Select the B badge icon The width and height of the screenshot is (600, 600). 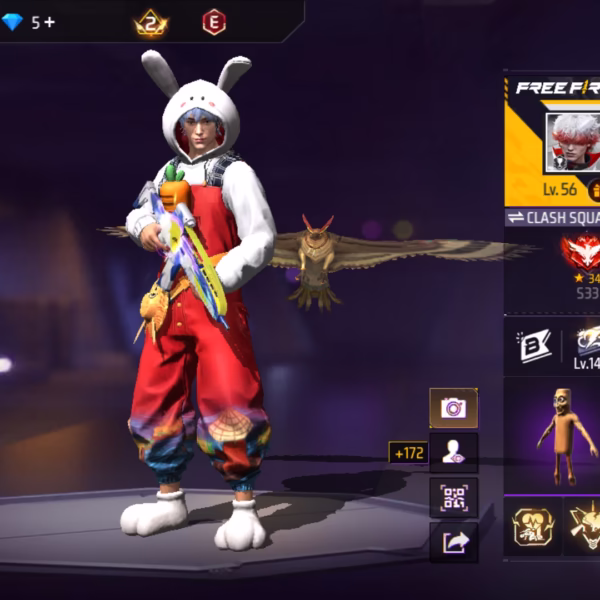point(531,345)
